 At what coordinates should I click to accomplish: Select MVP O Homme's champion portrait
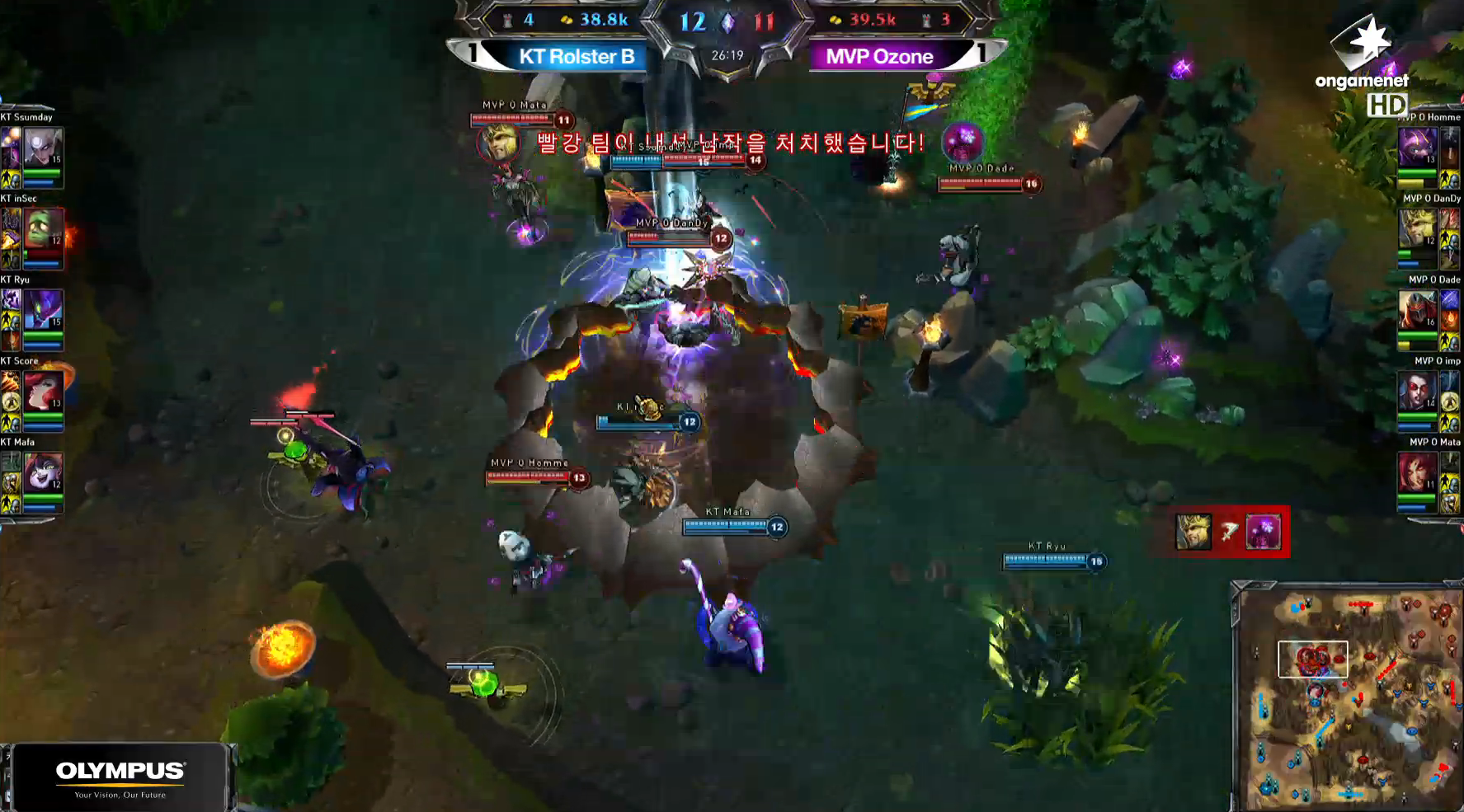coord(1417,148)
